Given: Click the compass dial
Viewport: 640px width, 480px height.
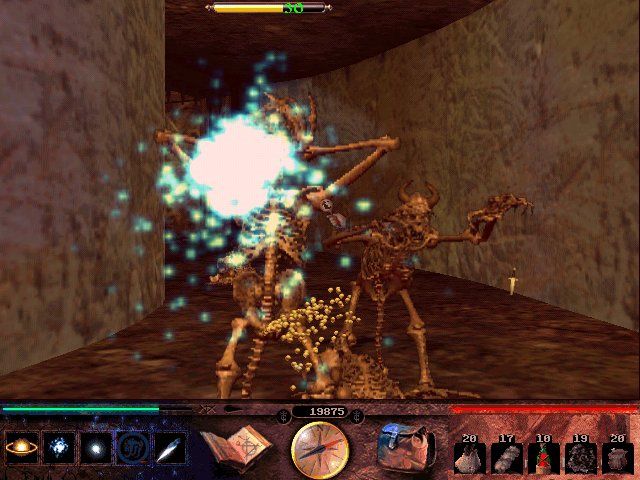Looking at the screenshot, I should (320, 450).
